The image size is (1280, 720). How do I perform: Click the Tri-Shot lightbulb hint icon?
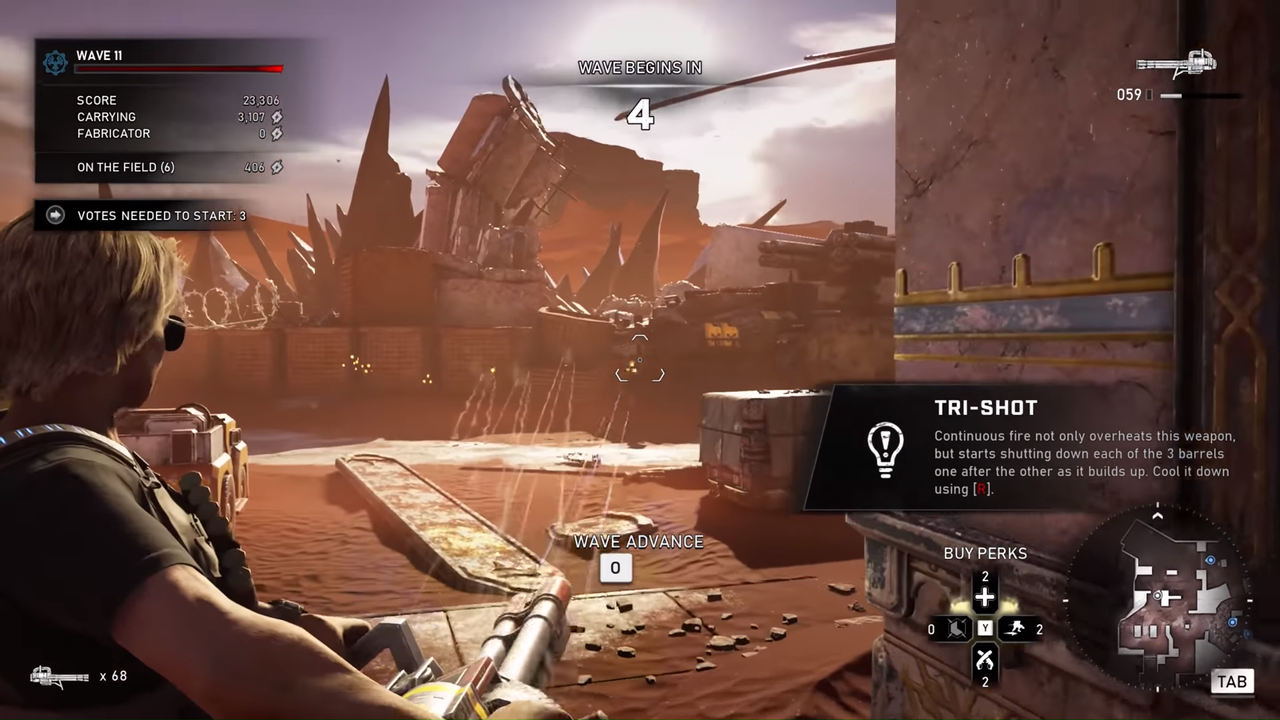point(885,449)
